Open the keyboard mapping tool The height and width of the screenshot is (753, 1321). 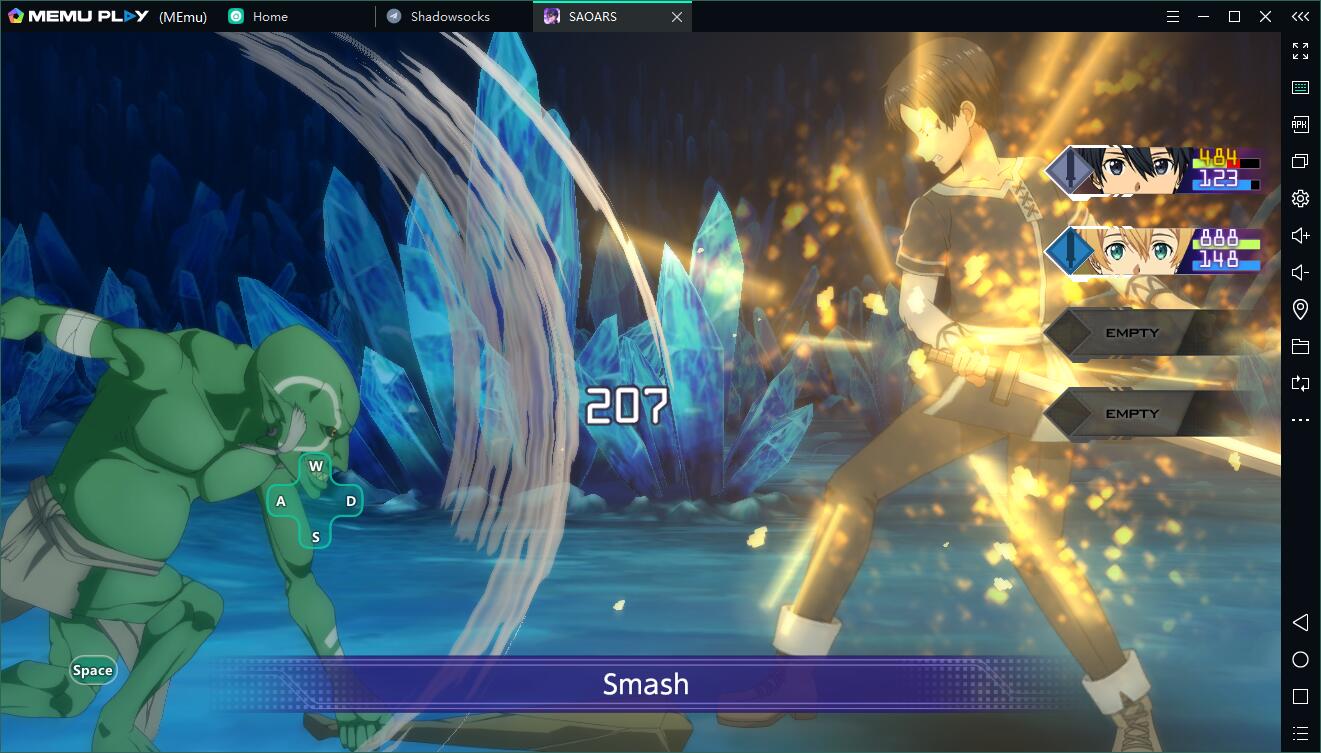tap(1300, 87)
